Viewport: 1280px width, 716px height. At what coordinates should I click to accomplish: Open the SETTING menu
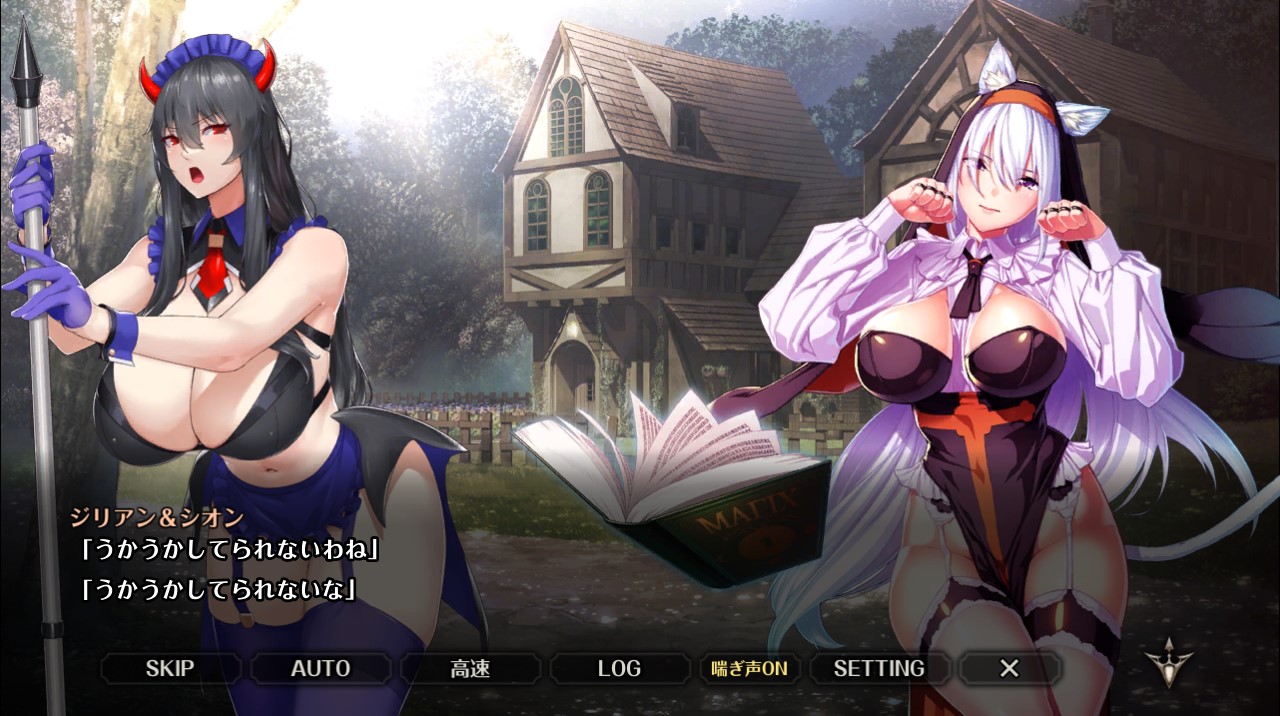[879, 668]
